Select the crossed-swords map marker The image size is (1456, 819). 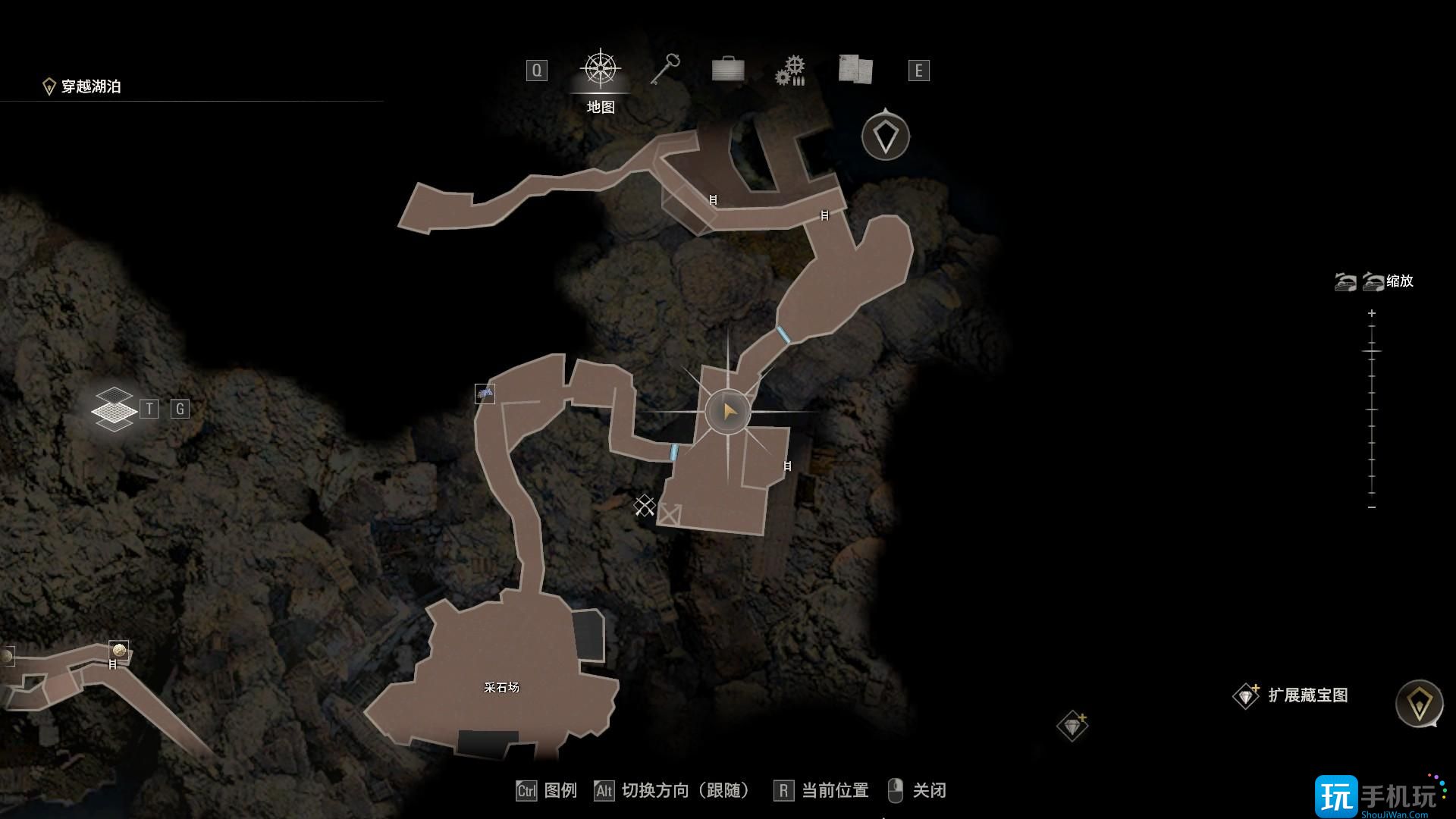(645, 505)
